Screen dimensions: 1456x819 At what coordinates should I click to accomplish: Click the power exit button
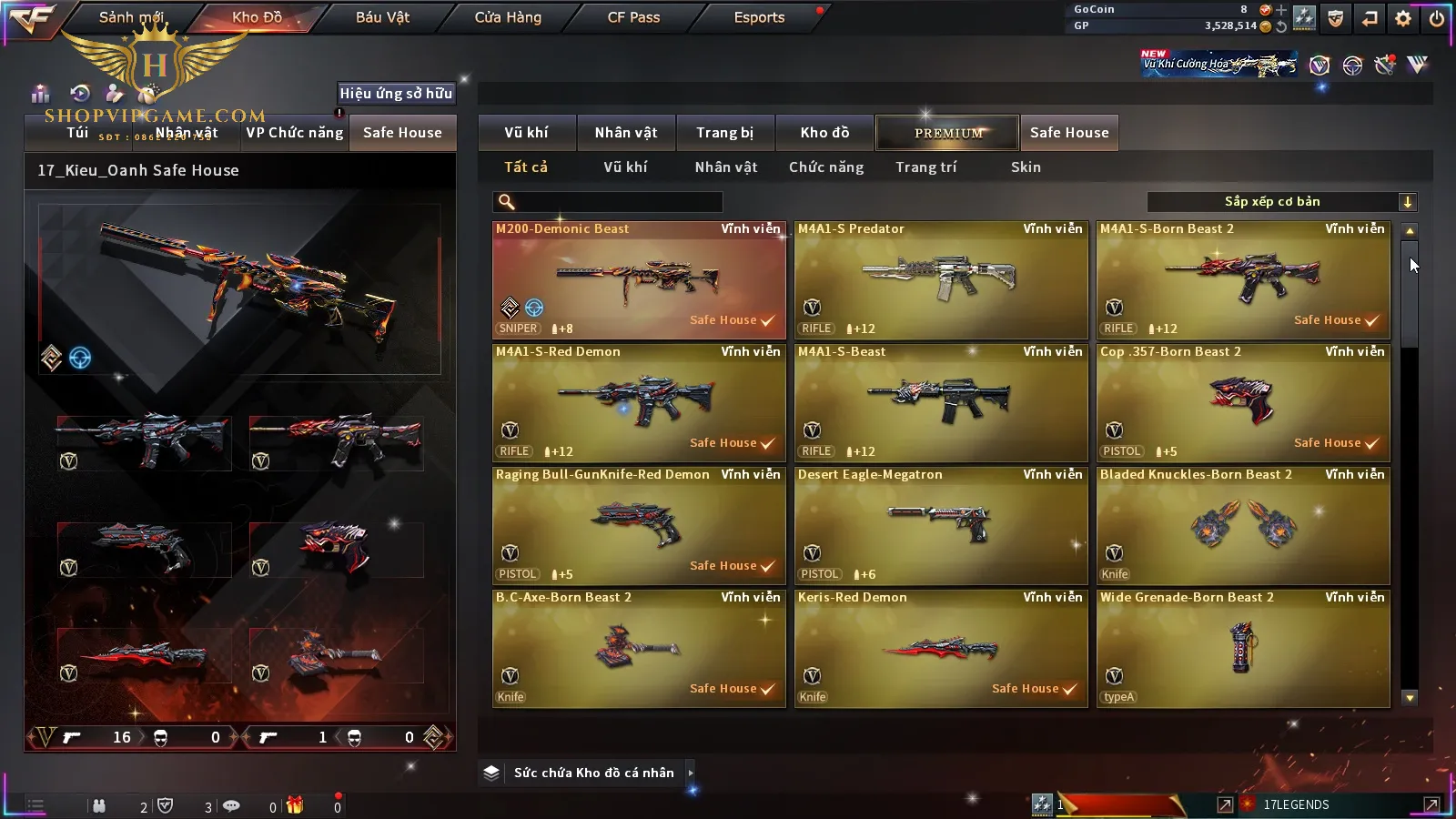(x=1437, y=18)
